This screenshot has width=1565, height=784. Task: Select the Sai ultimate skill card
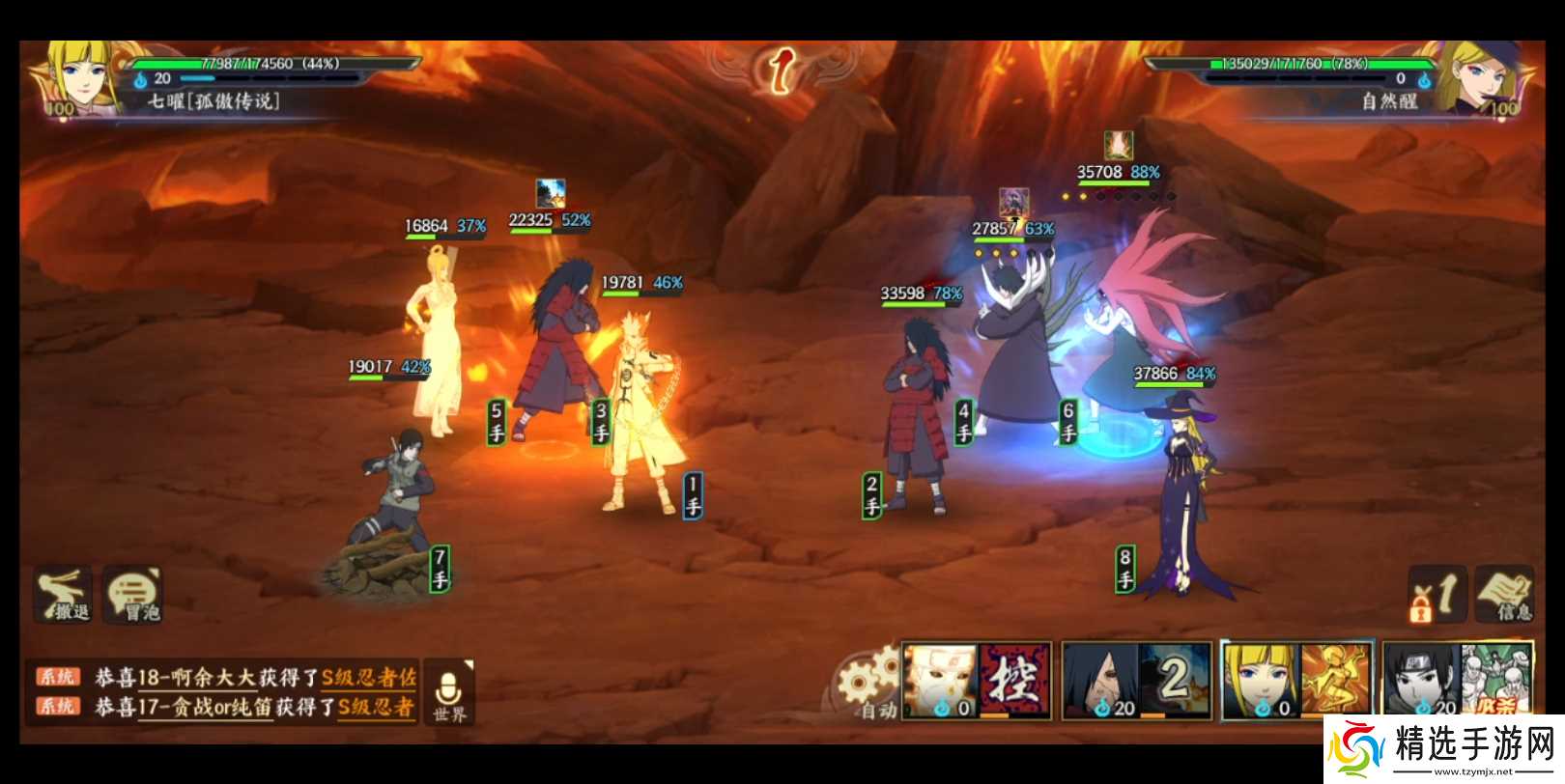[1456, 682]
